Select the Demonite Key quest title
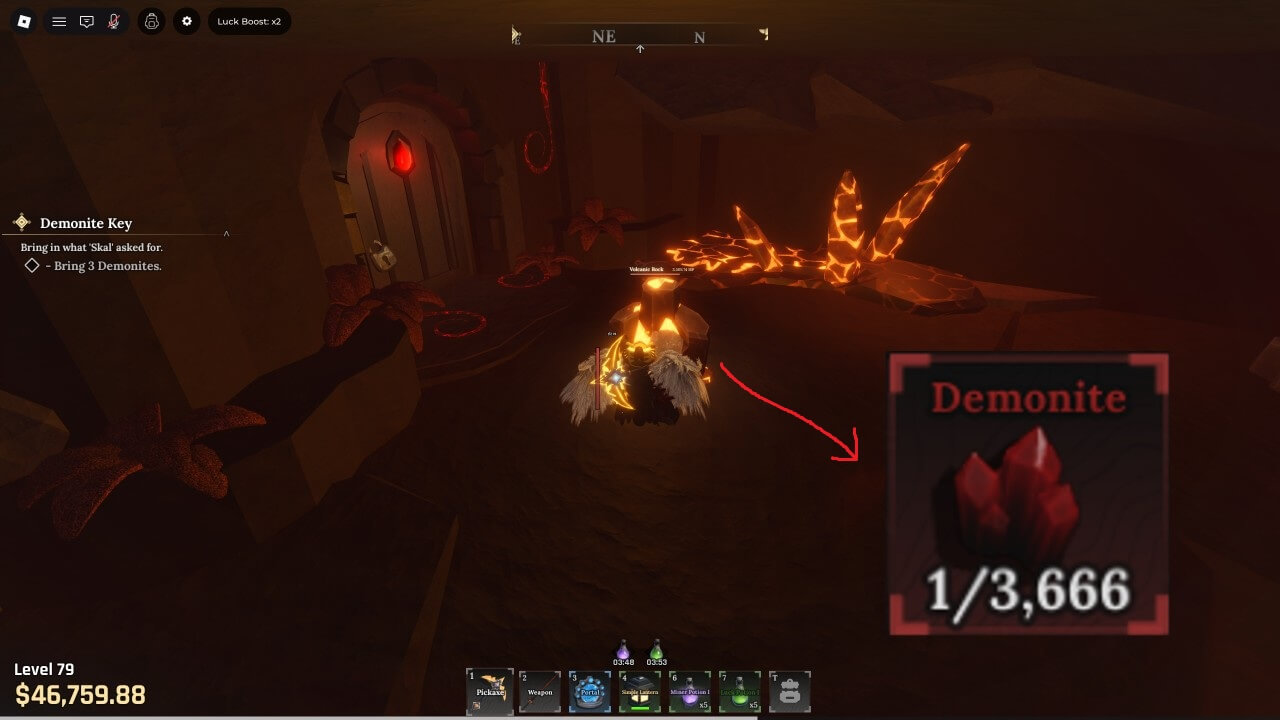Screen dimensions: 1280x720 [x=86, y=223]
